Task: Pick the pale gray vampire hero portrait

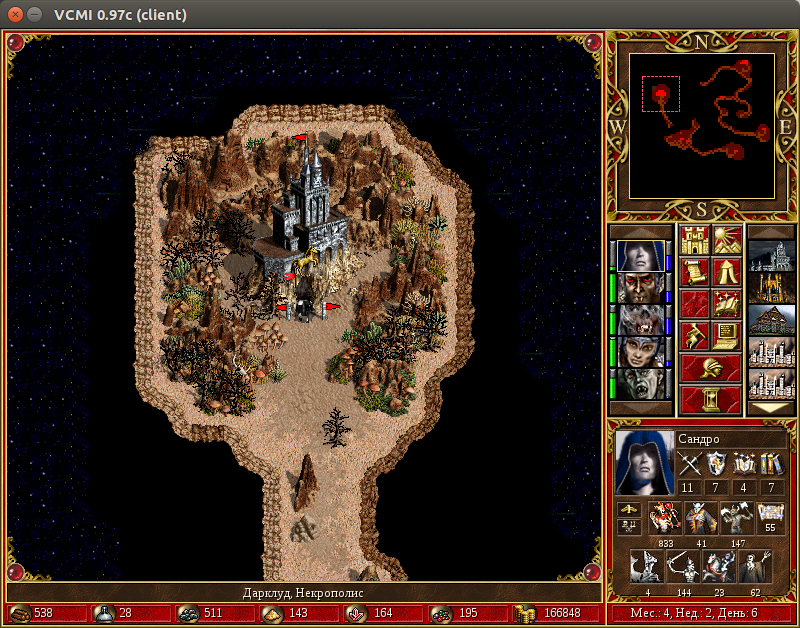Action: point(639,384)
